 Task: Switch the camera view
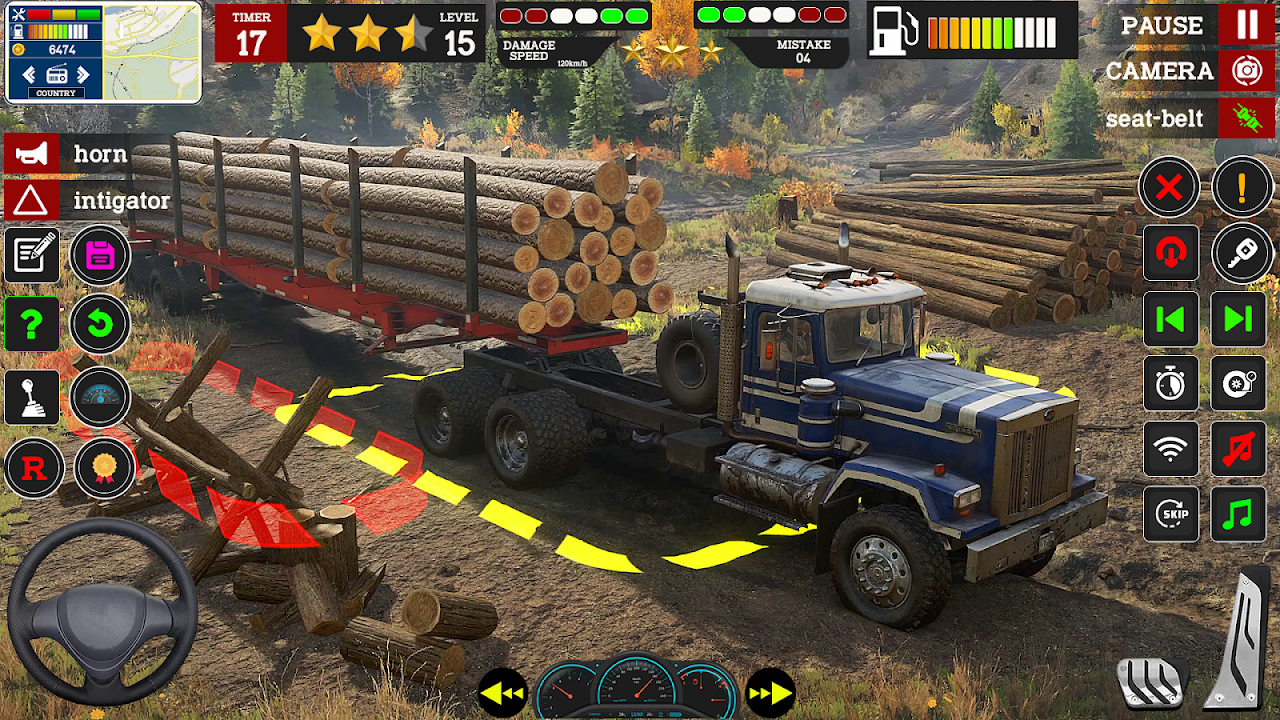click(x=1247, y=71)
